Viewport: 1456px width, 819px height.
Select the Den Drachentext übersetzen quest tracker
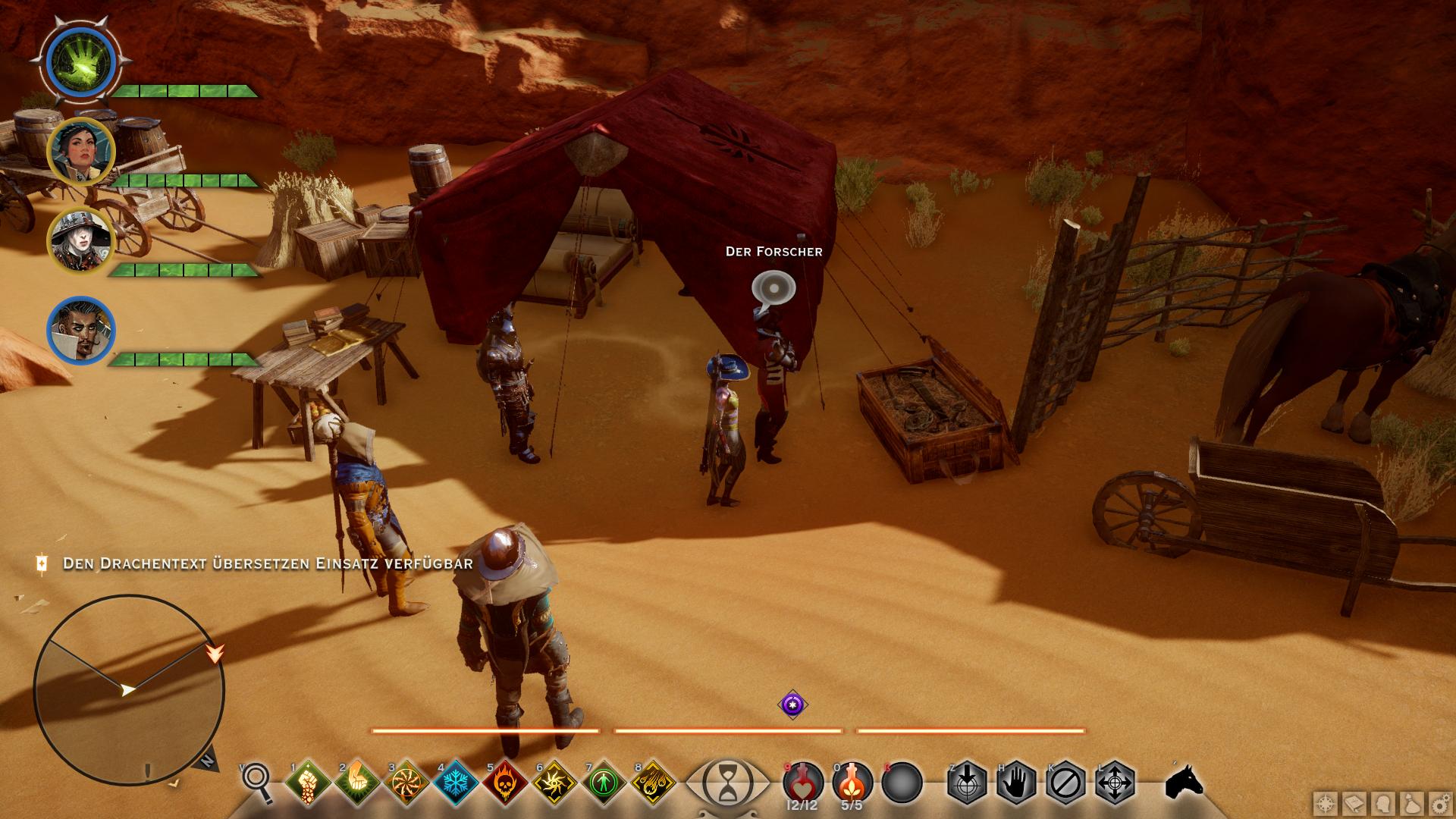(x=267, y=563)
